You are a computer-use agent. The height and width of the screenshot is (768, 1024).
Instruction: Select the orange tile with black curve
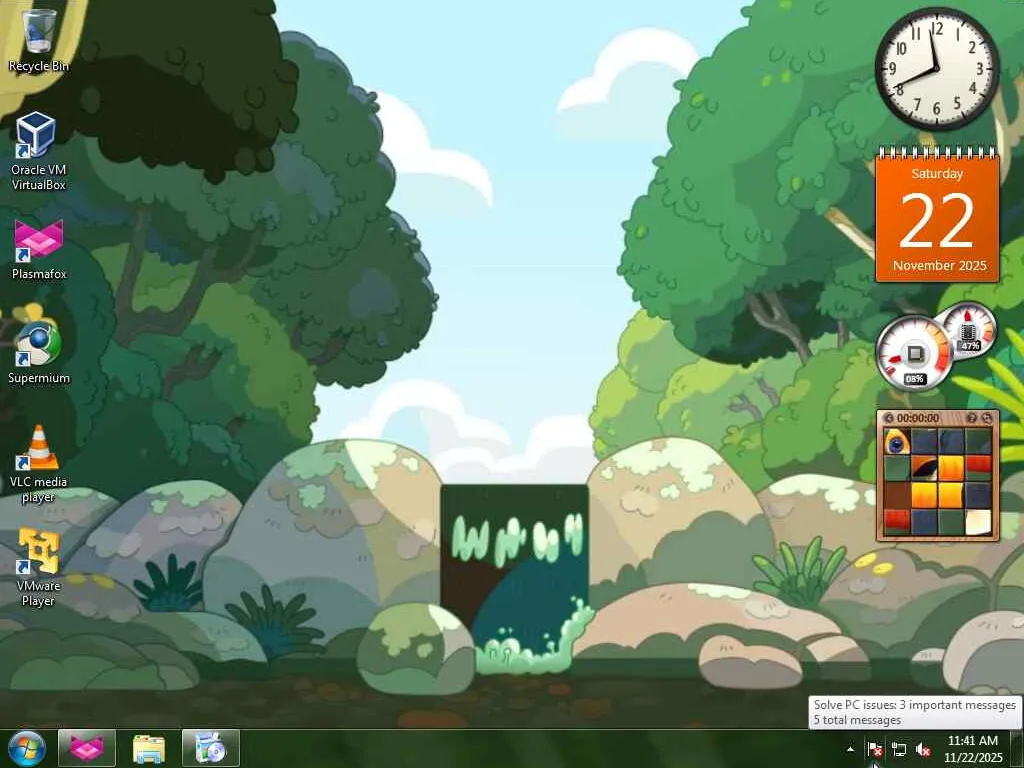924,468
